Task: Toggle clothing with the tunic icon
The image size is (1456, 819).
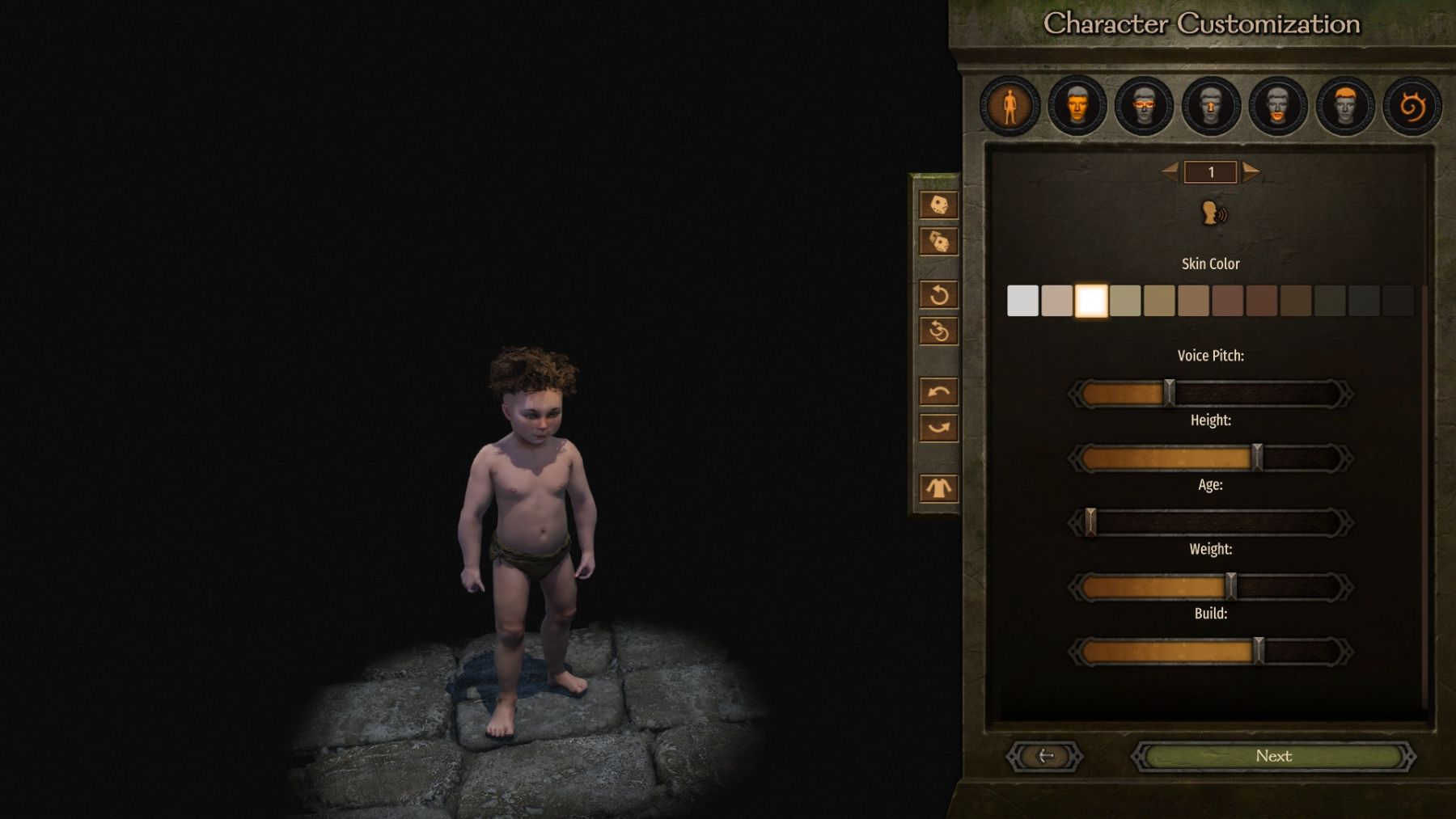Action: click(x=938, y=488)
